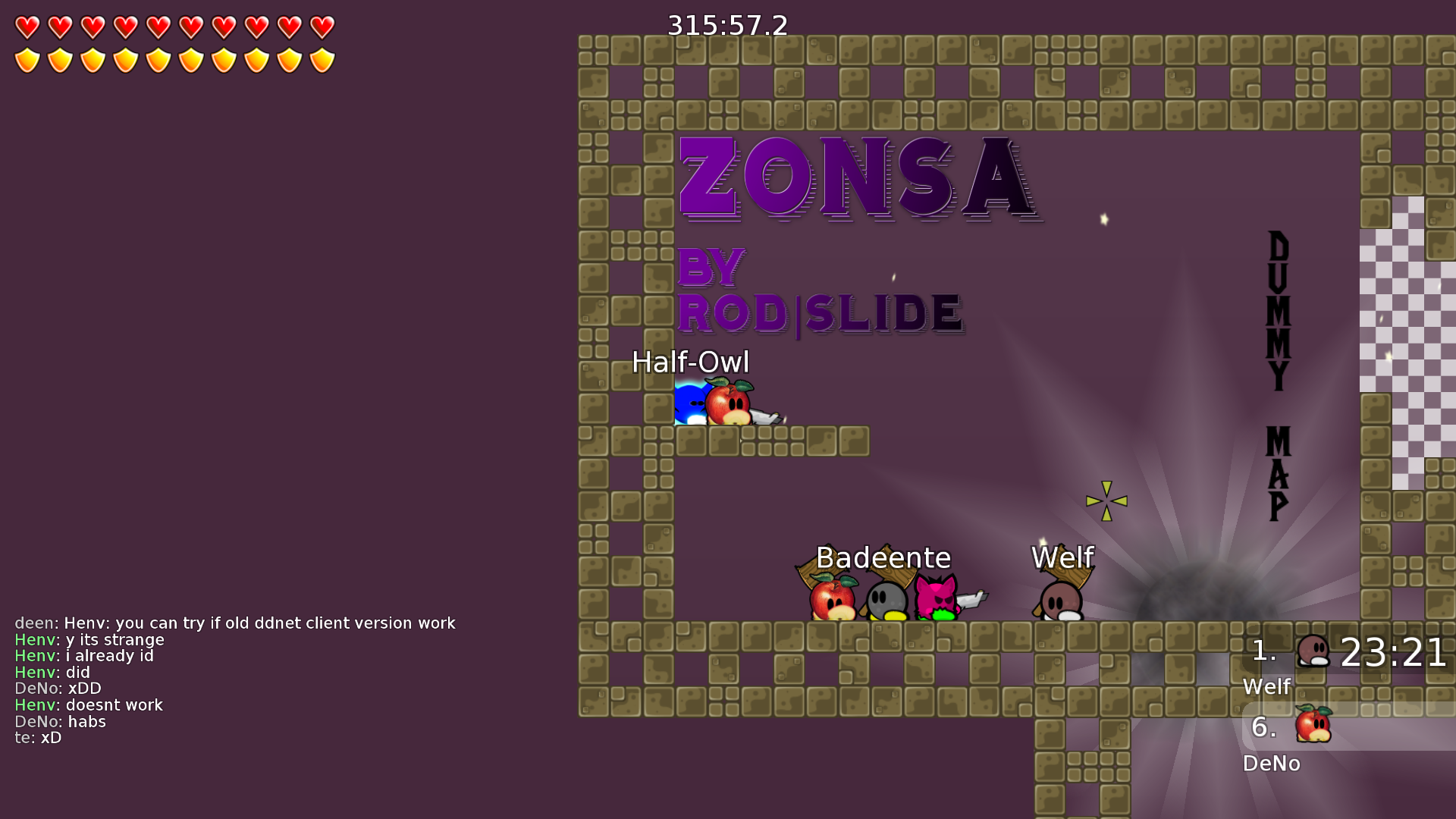Click deen's chat line about old ddnet client
This screenshot has width=1456, height=819.
[235, 623]
